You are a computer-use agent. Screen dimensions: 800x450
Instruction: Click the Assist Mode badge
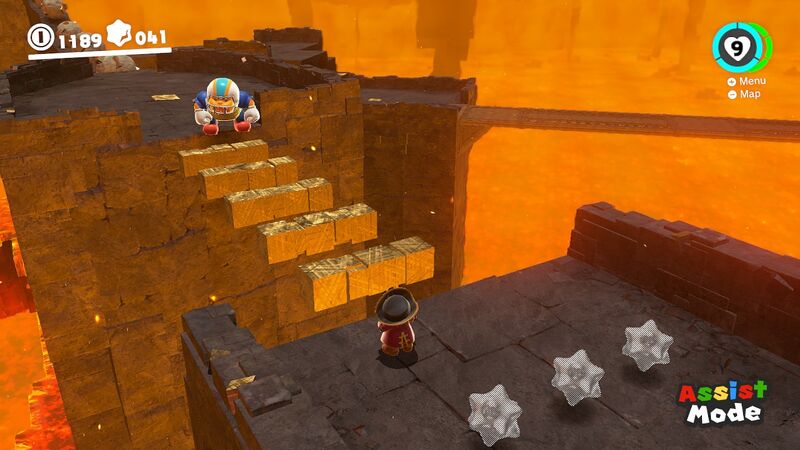(723, 401)
